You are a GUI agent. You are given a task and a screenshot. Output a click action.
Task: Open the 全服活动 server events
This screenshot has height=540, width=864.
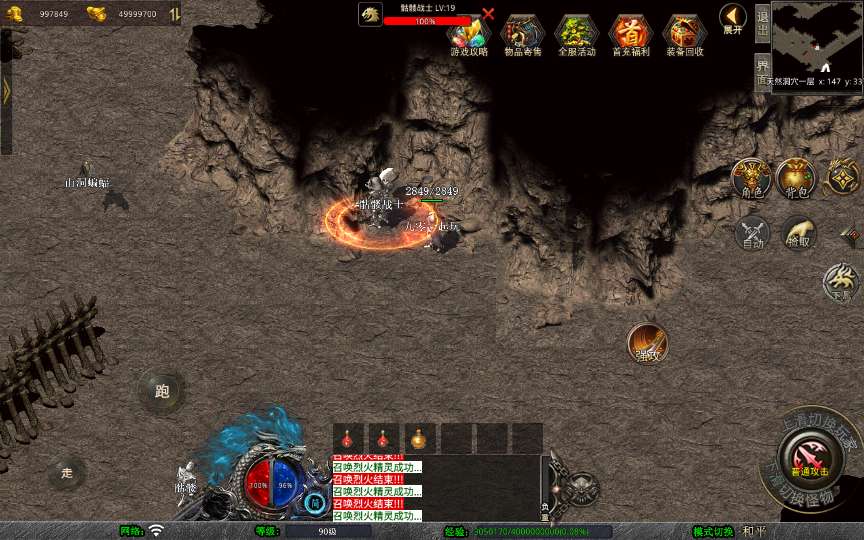click(x=576, y=34)
